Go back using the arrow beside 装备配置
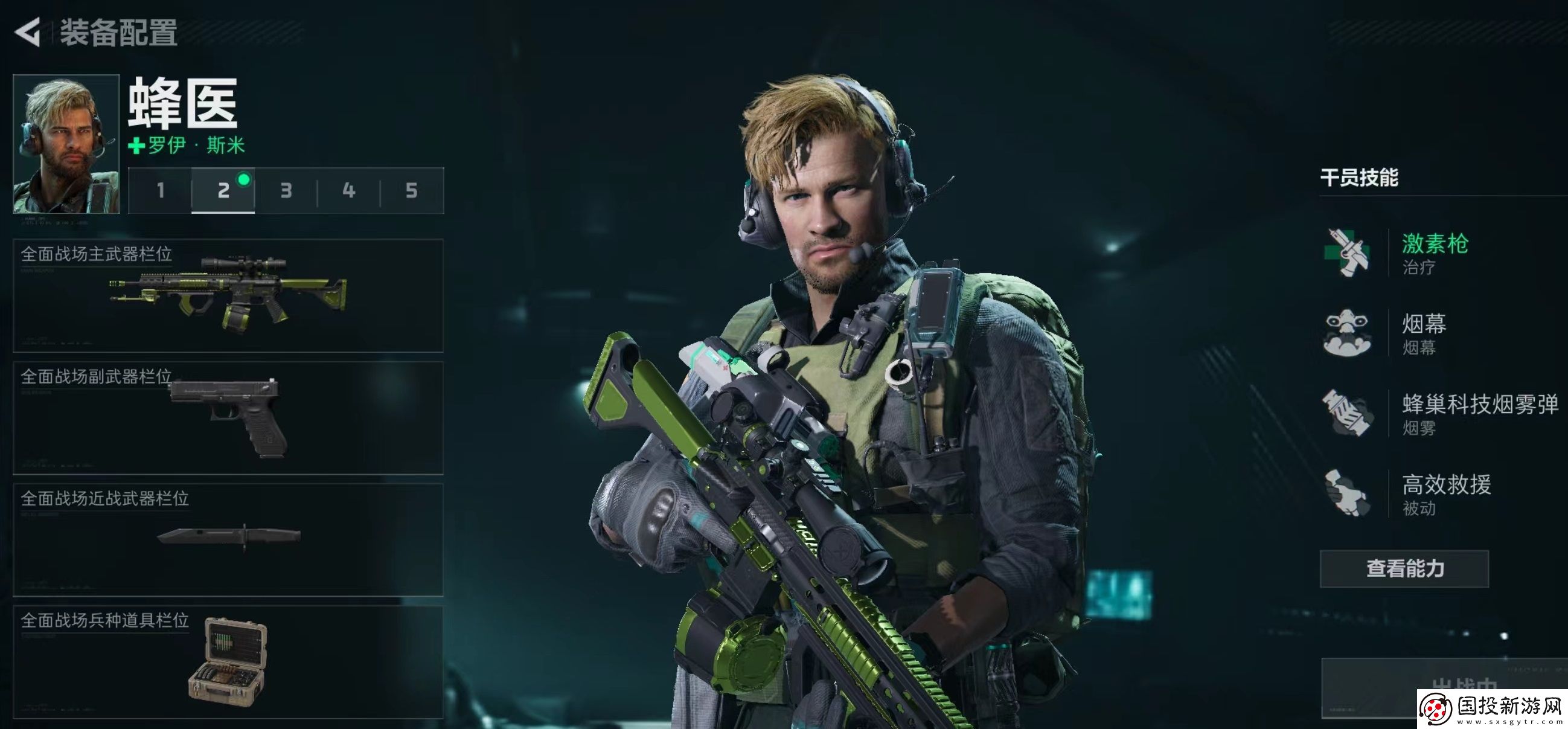1568x729 pixels. click(x=27, y=31)
